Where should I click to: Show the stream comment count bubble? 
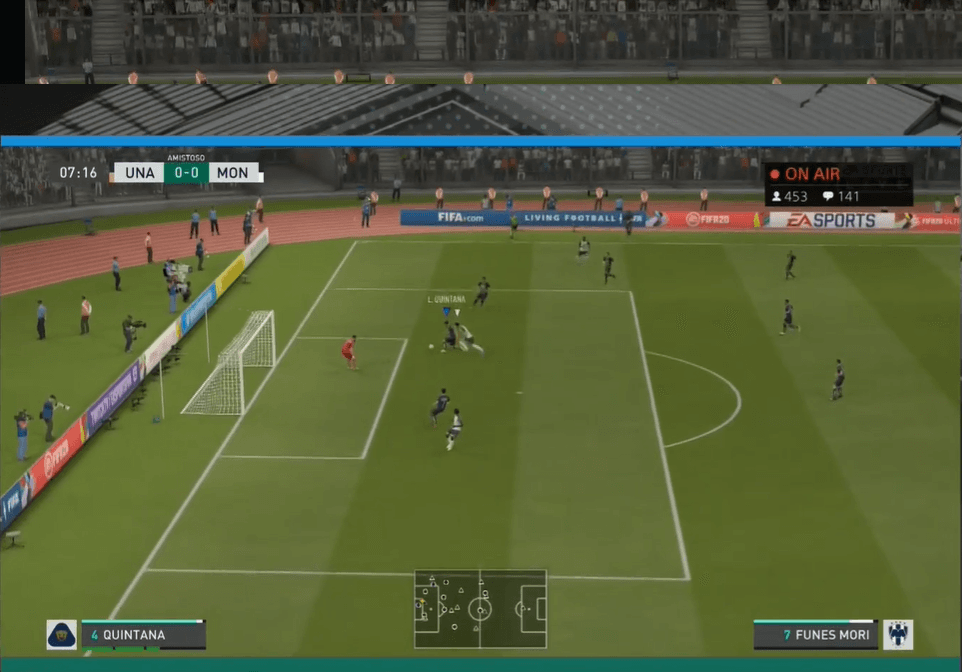(x=841, y=197)
